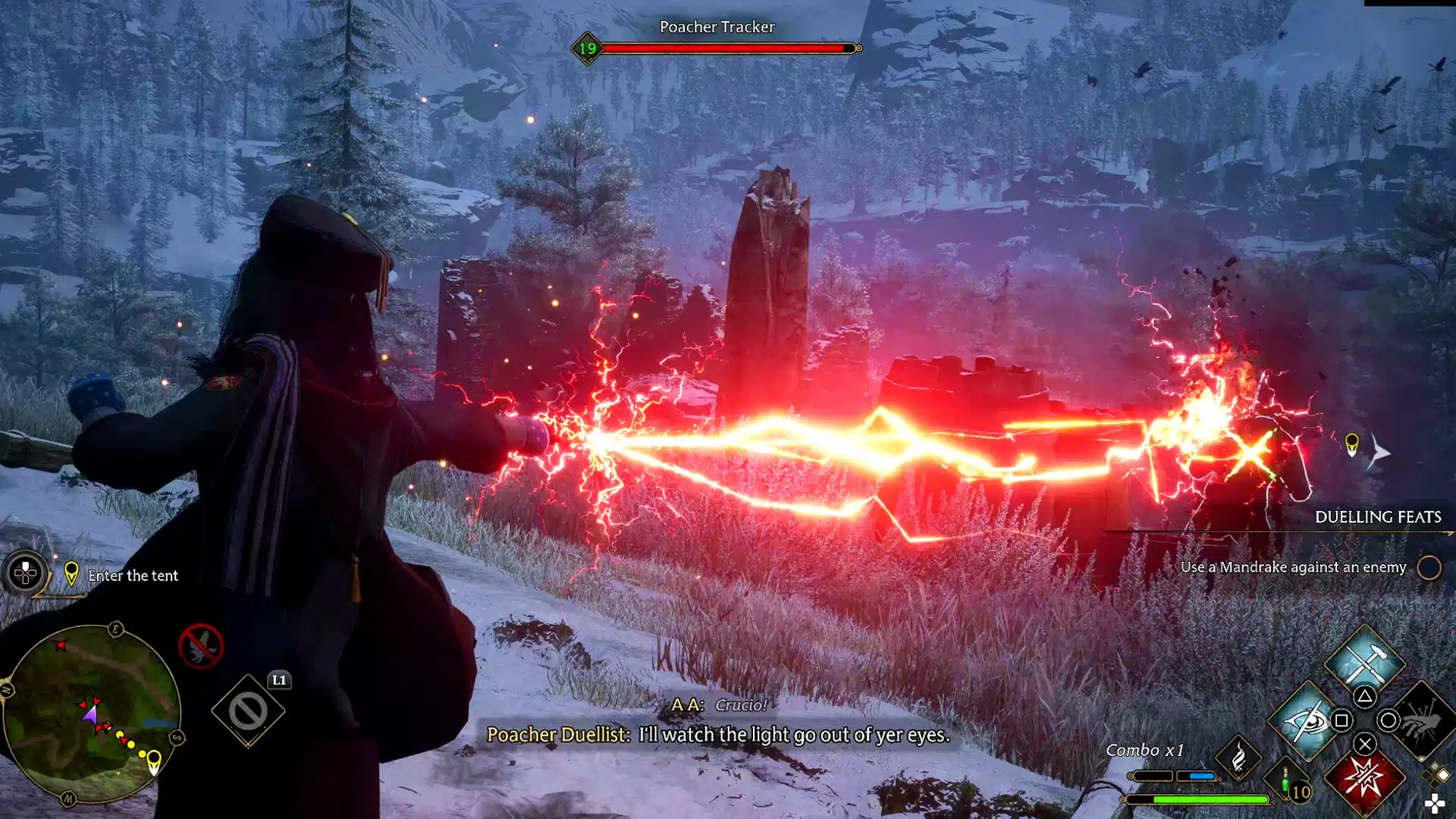Use the green Wiggenweld healing potion
This screenshot has width=1456, height=819.
pos(1285,781)
